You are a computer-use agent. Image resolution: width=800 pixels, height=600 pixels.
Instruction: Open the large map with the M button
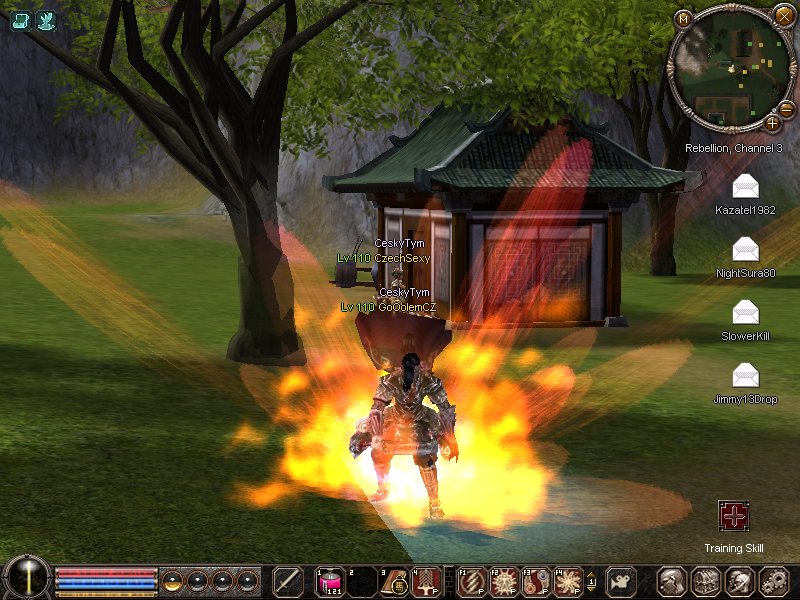(683, 18)
